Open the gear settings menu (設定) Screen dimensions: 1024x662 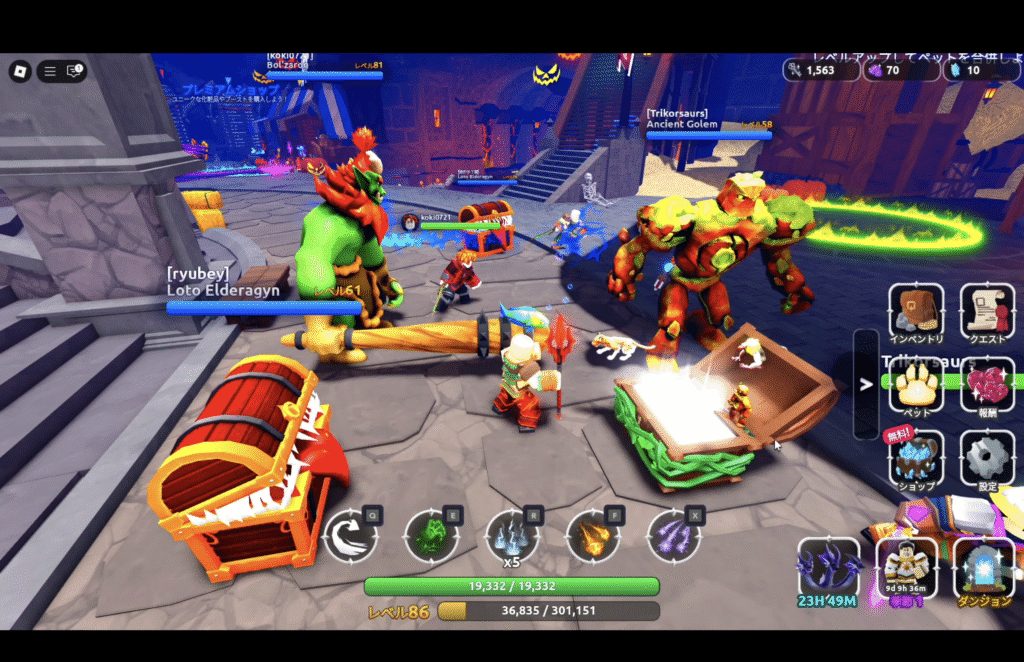pos(987,458)
